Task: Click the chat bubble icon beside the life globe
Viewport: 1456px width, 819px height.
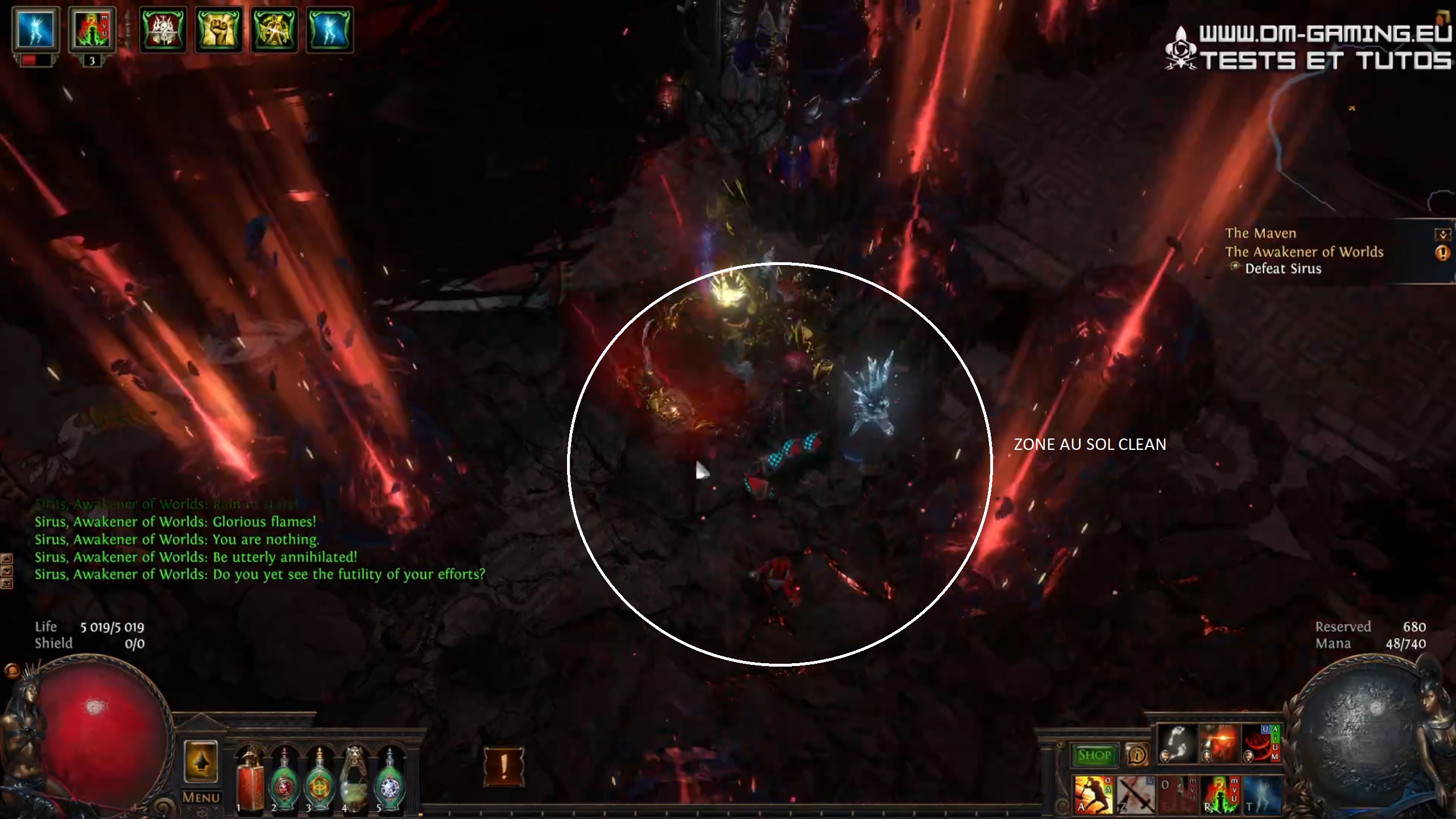Action: tap(13, 671)
